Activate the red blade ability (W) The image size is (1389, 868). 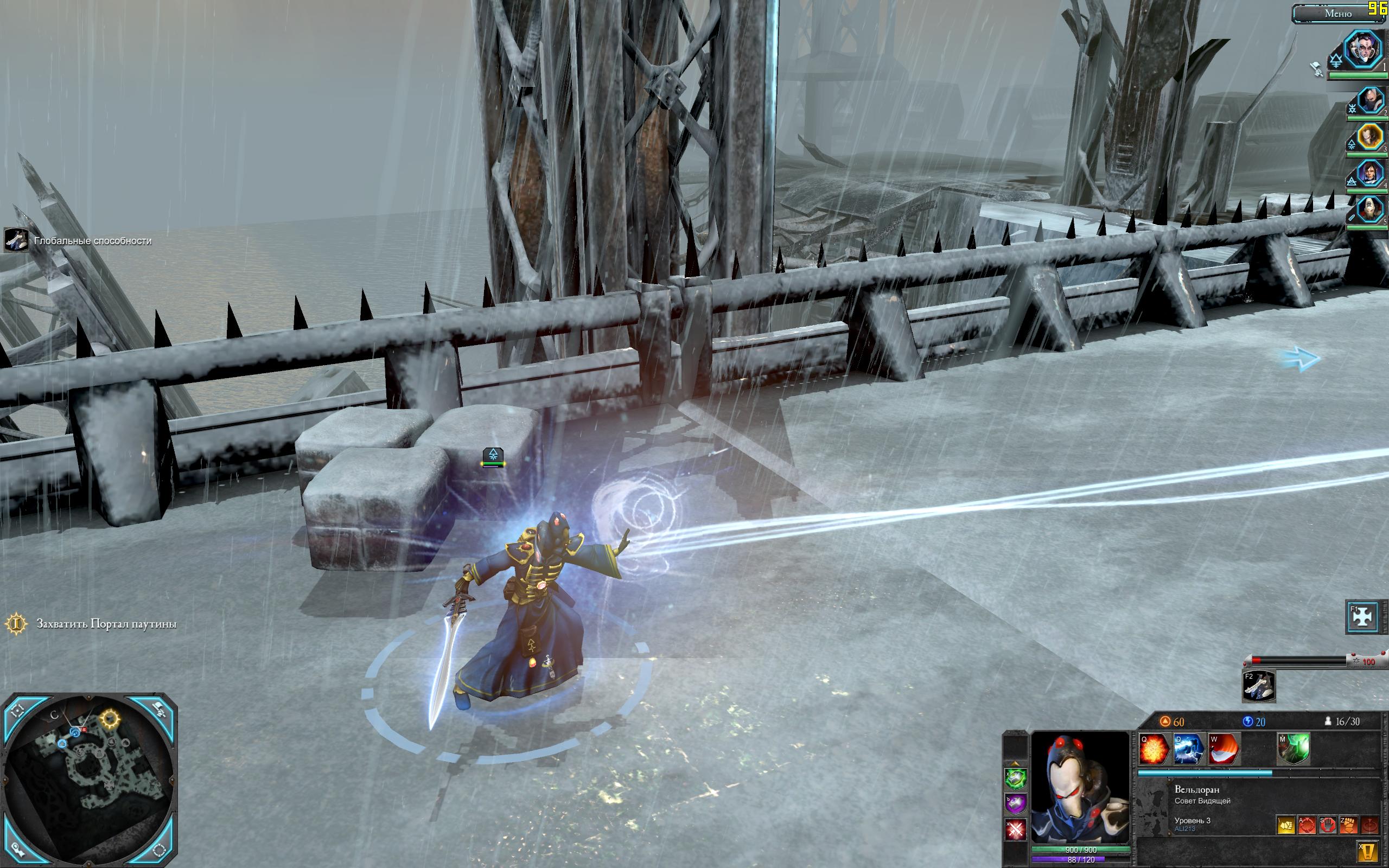[x=1223, y=749]
